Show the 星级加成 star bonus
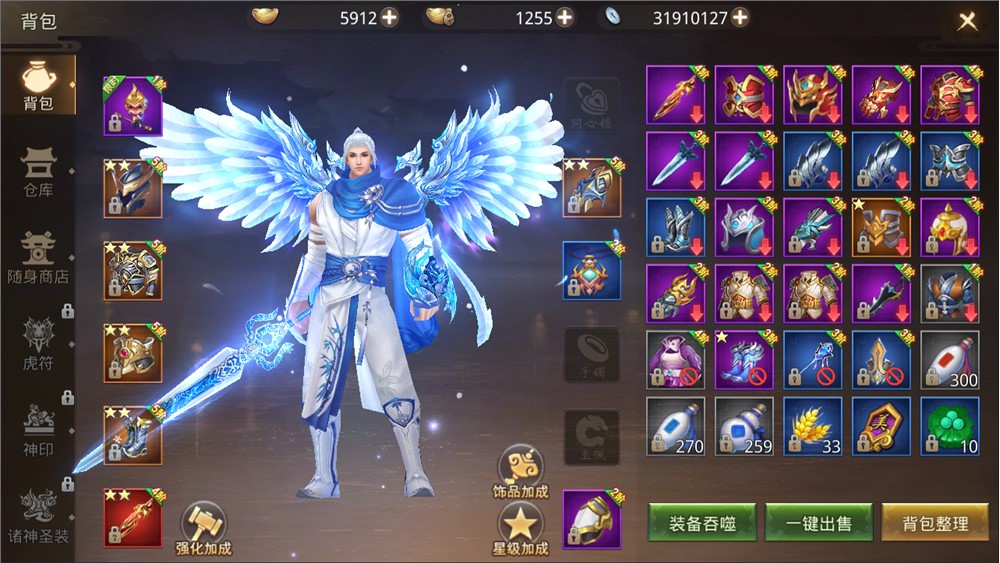This screenshot has height=563, width=1000. pyautogui.click(x=520, y=528)
